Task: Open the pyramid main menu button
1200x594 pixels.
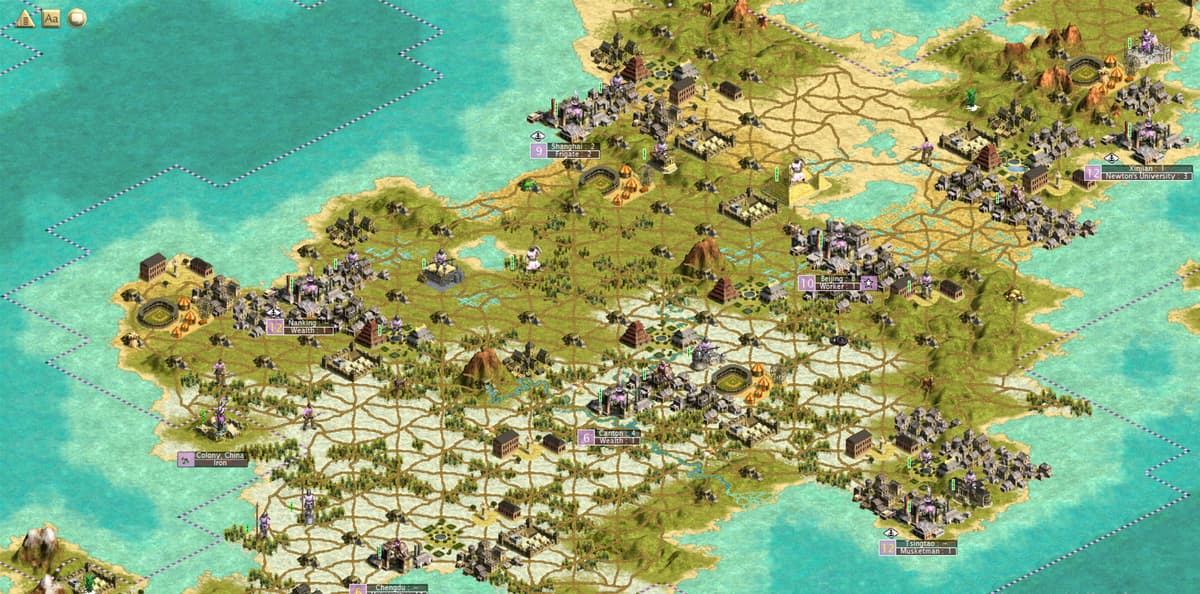Action: pos(25,18)
